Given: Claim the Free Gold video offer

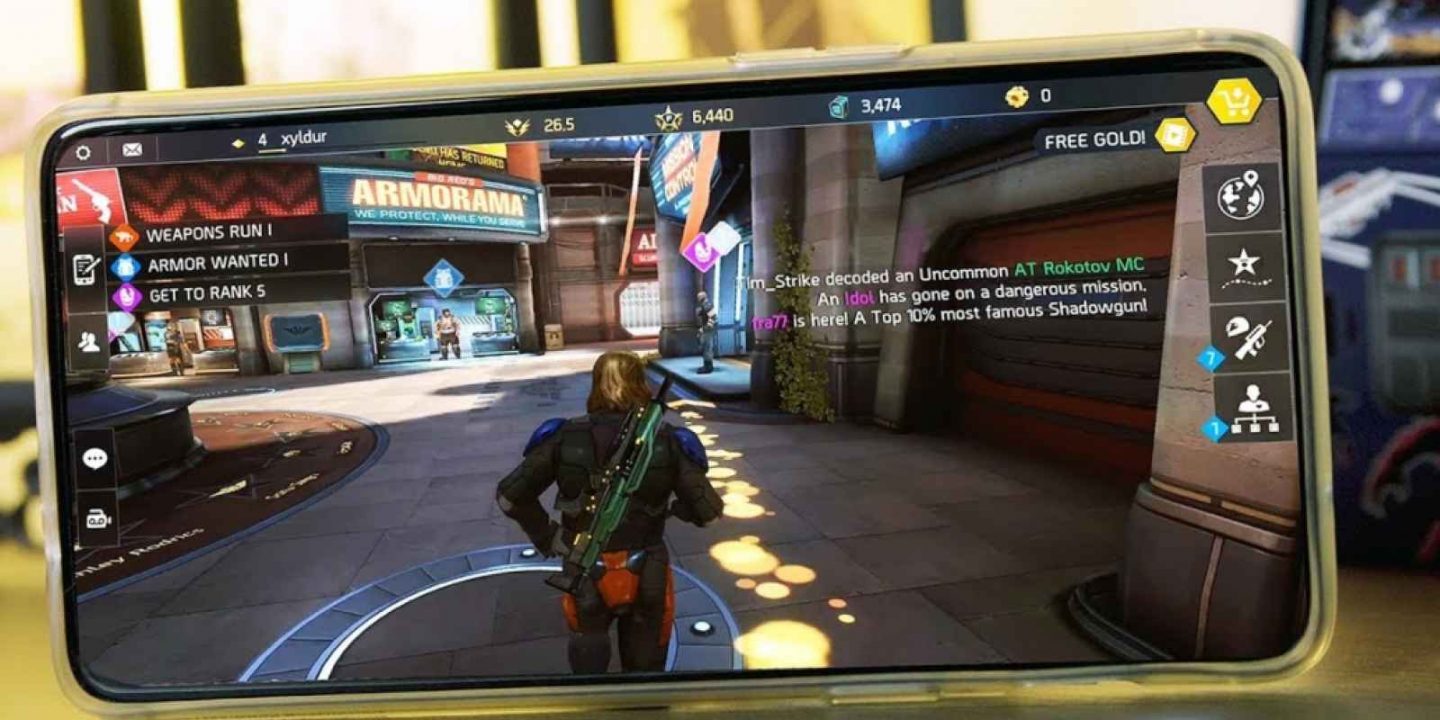Looking at the screenshot, I should point(1175,135).
